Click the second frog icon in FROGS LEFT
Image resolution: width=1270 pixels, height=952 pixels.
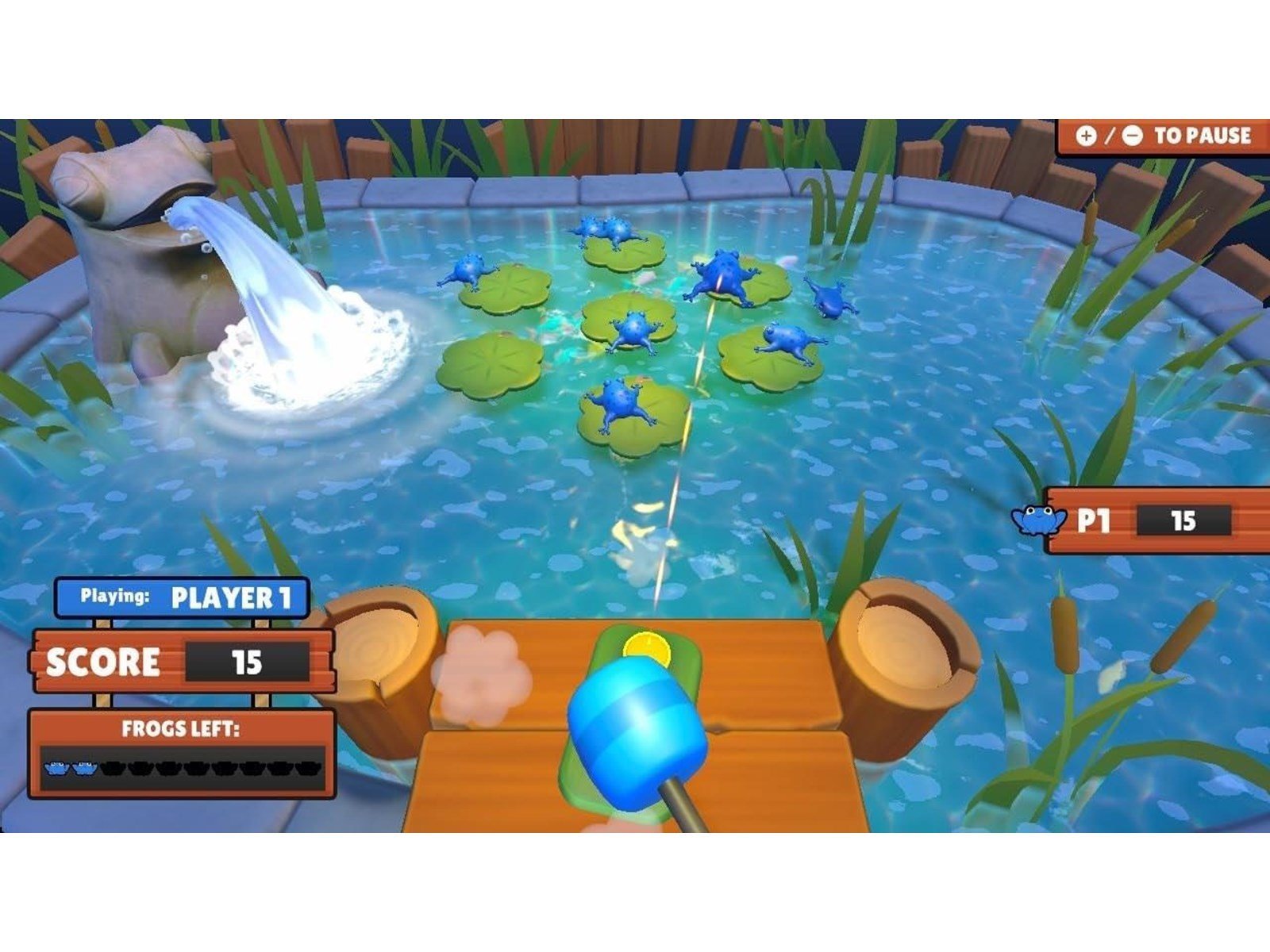tap(86, 768)
